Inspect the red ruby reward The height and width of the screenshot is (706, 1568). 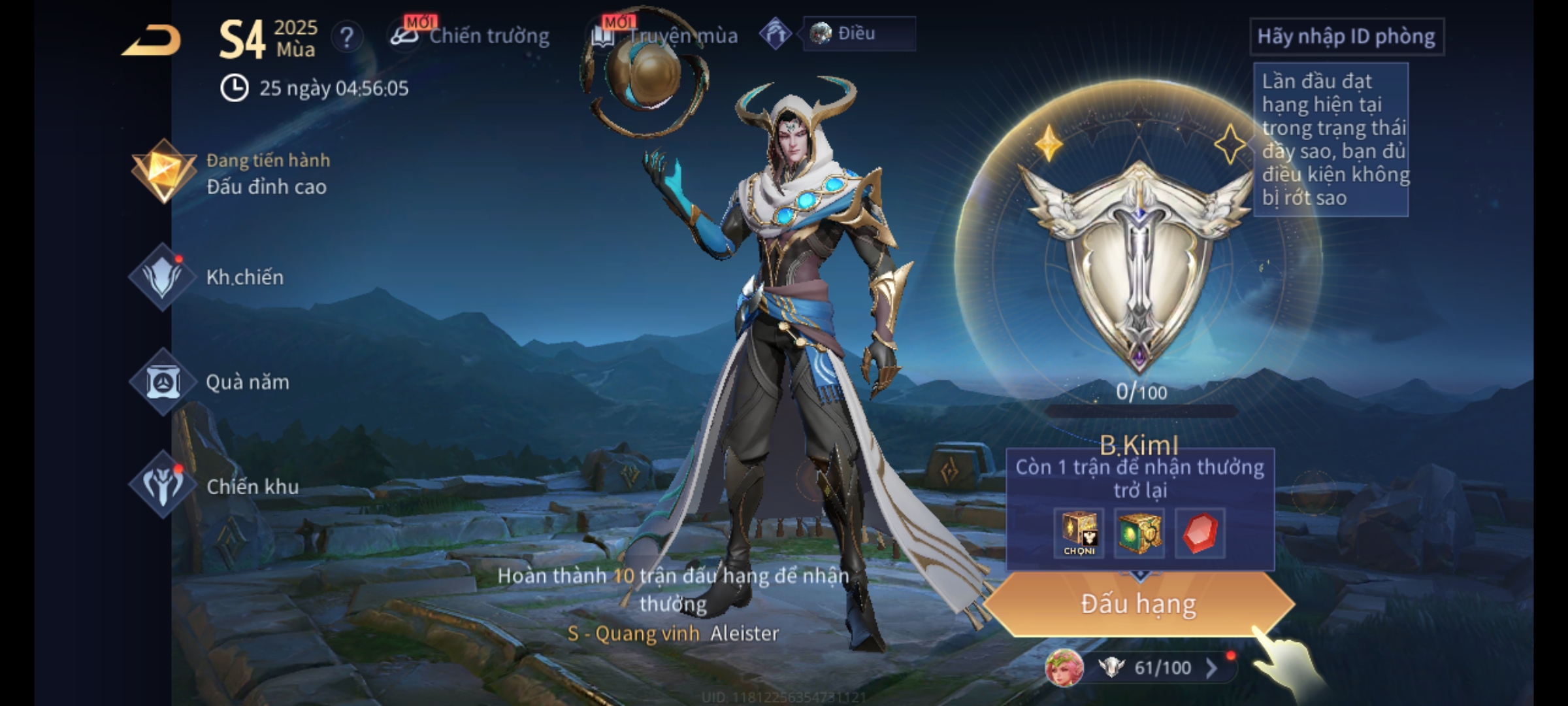click(x=1200, y=533)
